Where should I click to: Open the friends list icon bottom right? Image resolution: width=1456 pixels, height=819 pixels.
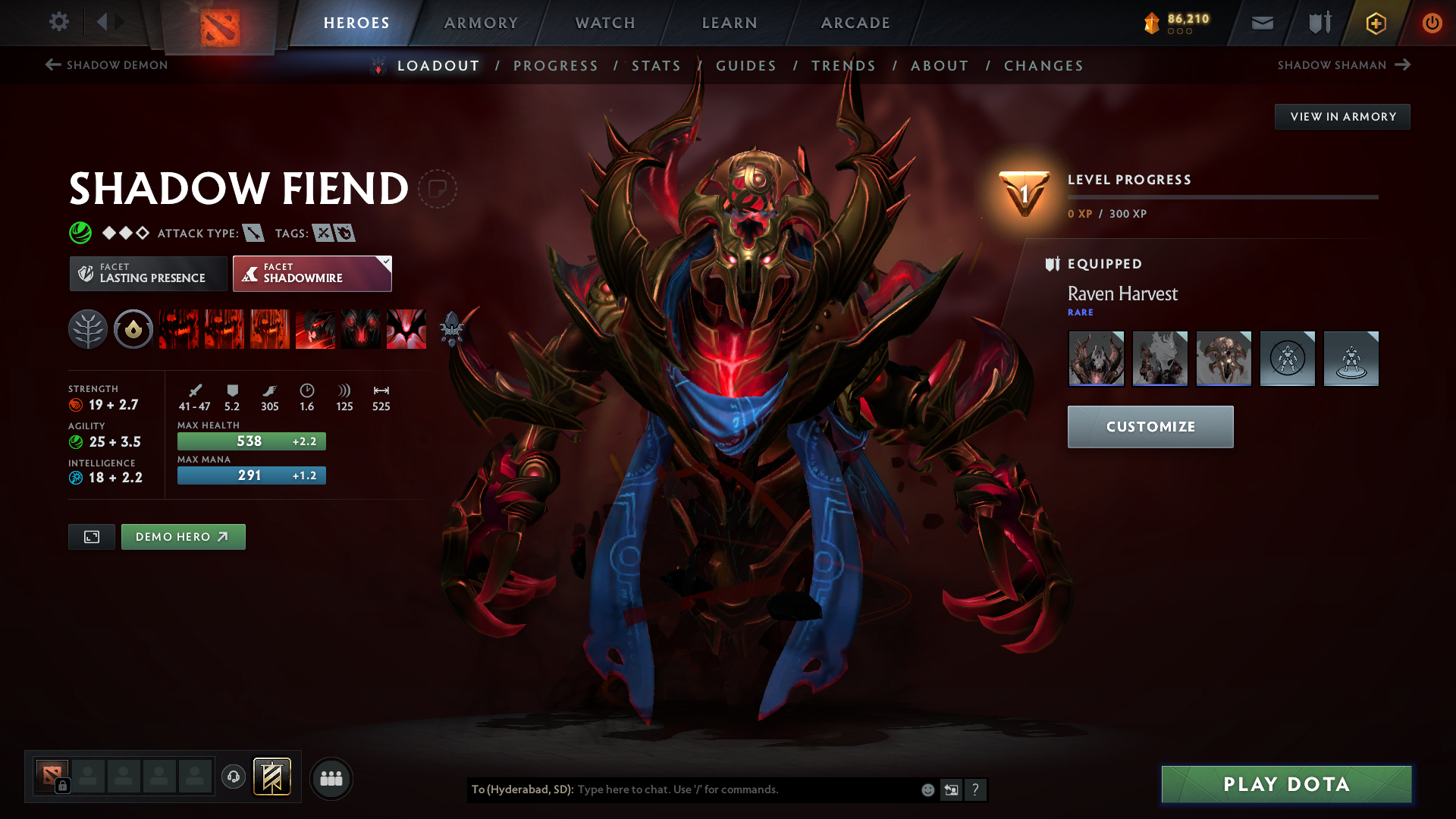[x=331, y=778]
